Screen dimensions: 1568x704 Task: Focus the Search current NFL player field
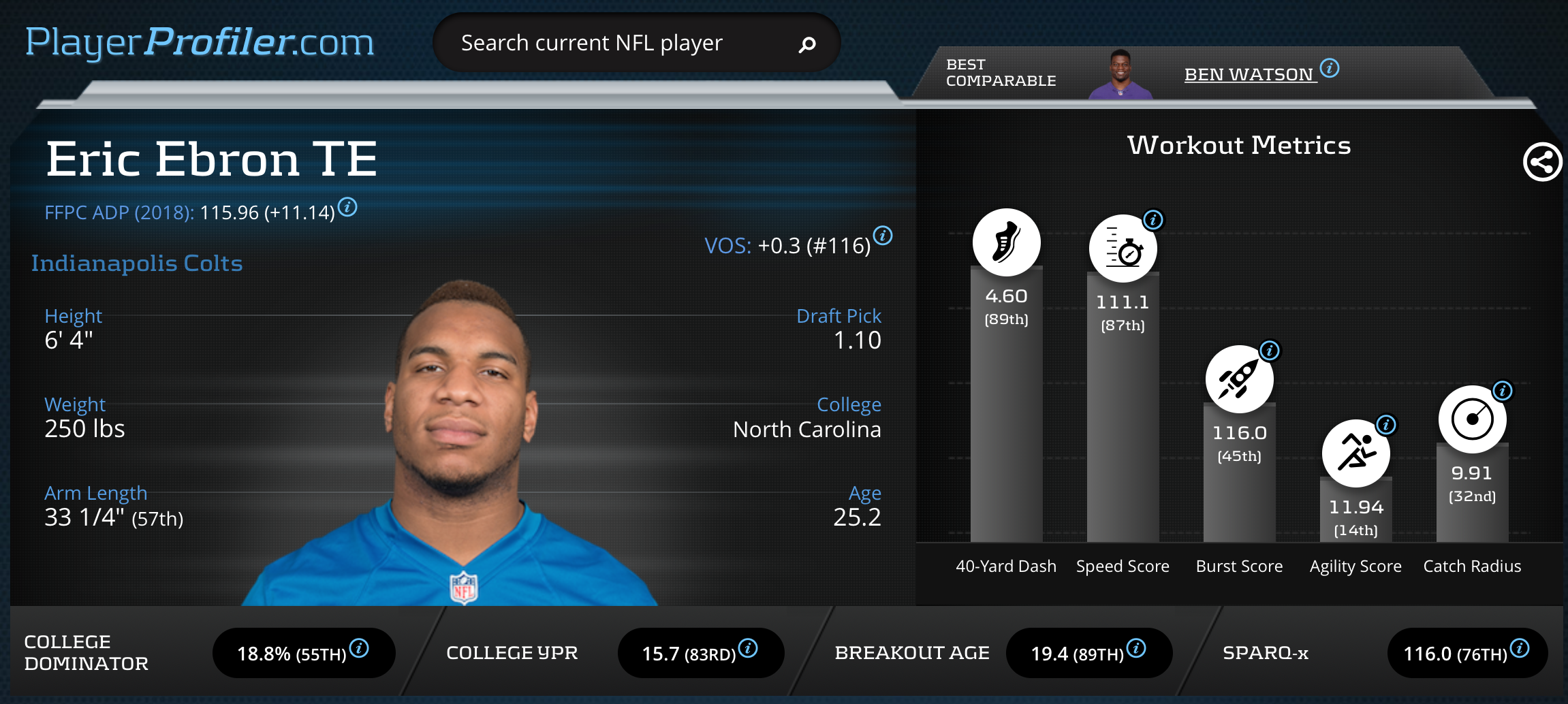613,44
